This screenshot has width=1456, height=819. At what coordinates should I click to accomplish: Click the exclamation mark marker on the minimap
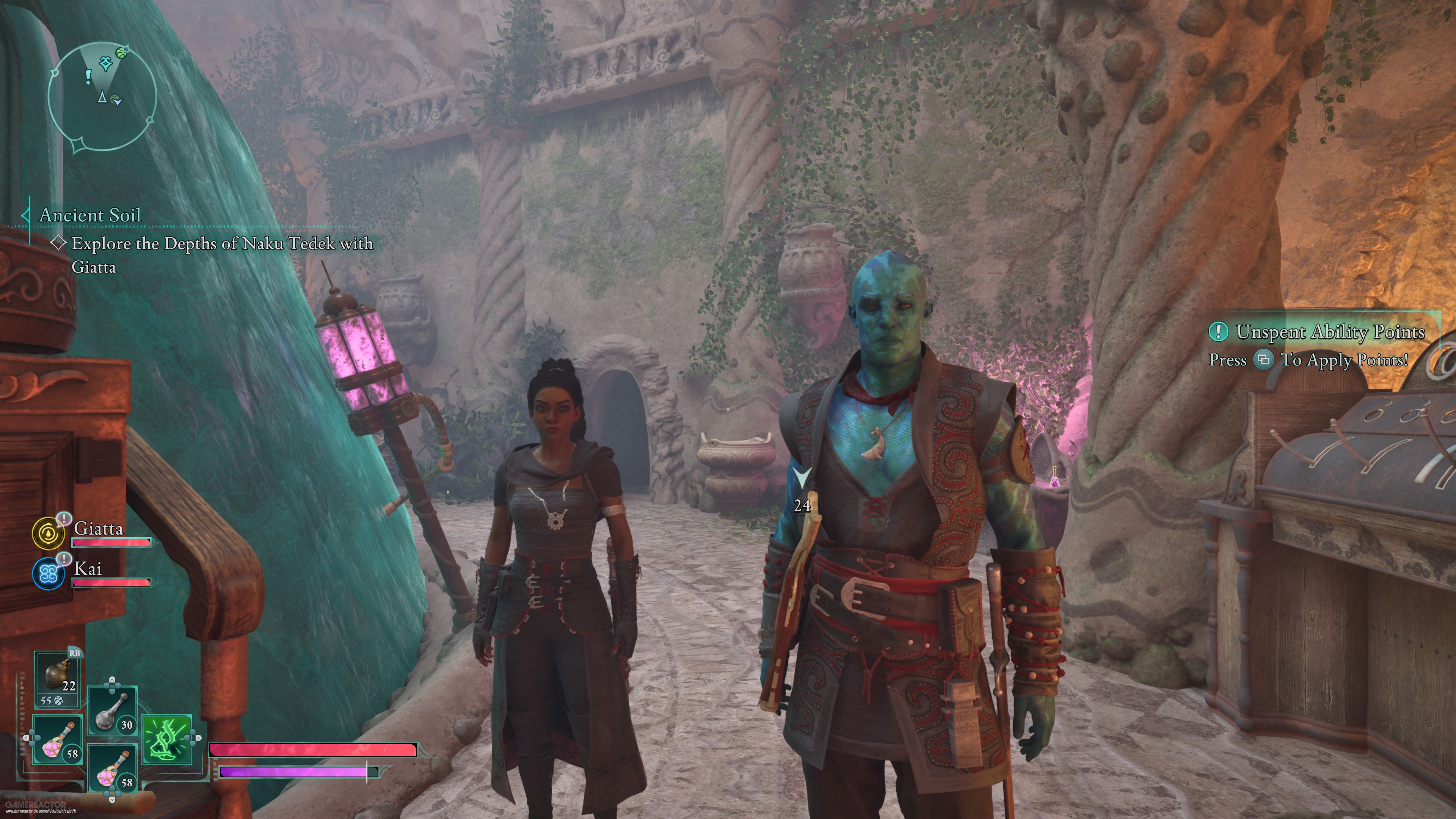click(x=88, y=76)
